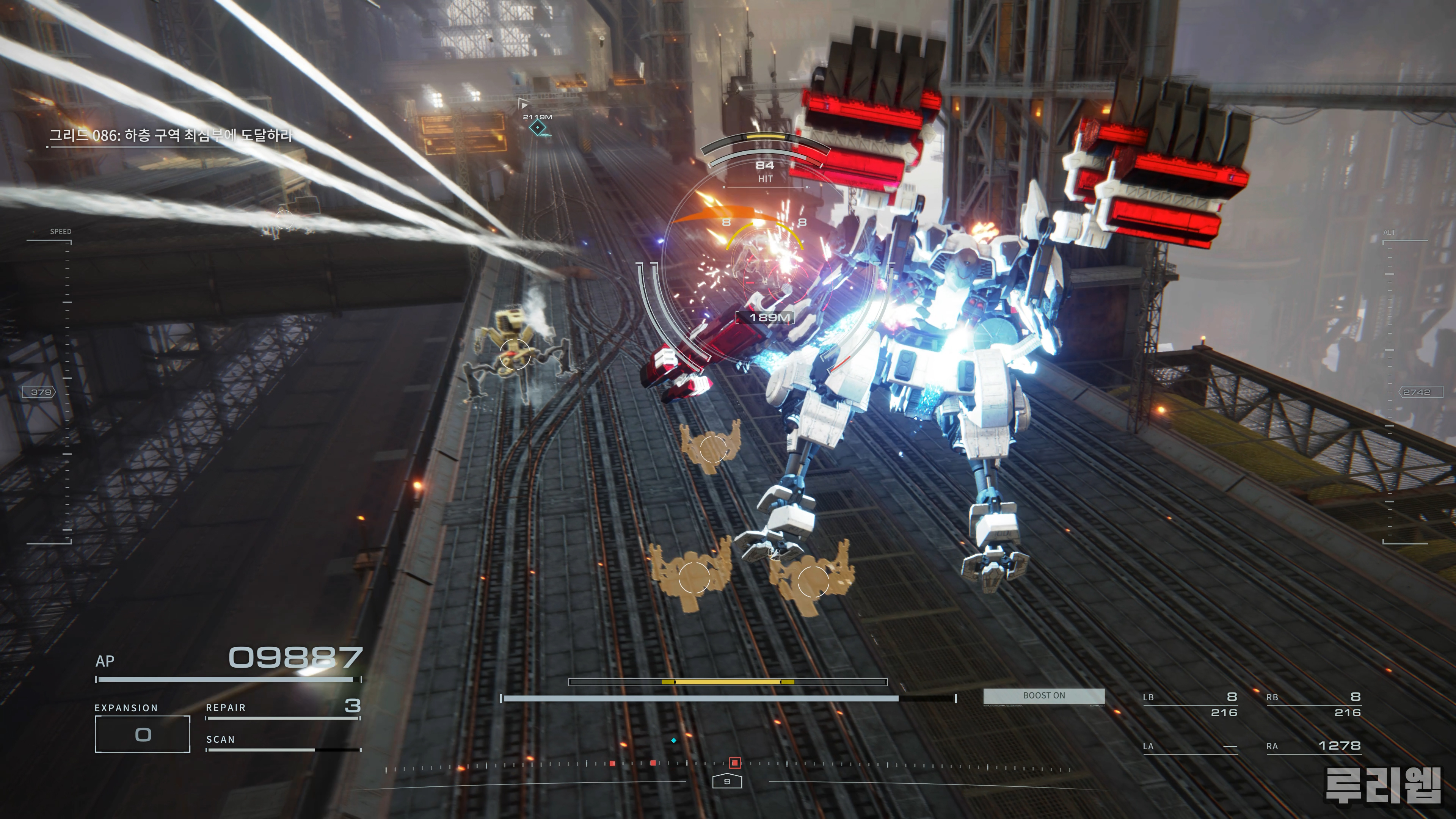
Task: Select the grid 086 mission objective text
Action: (x=170, y=136)
